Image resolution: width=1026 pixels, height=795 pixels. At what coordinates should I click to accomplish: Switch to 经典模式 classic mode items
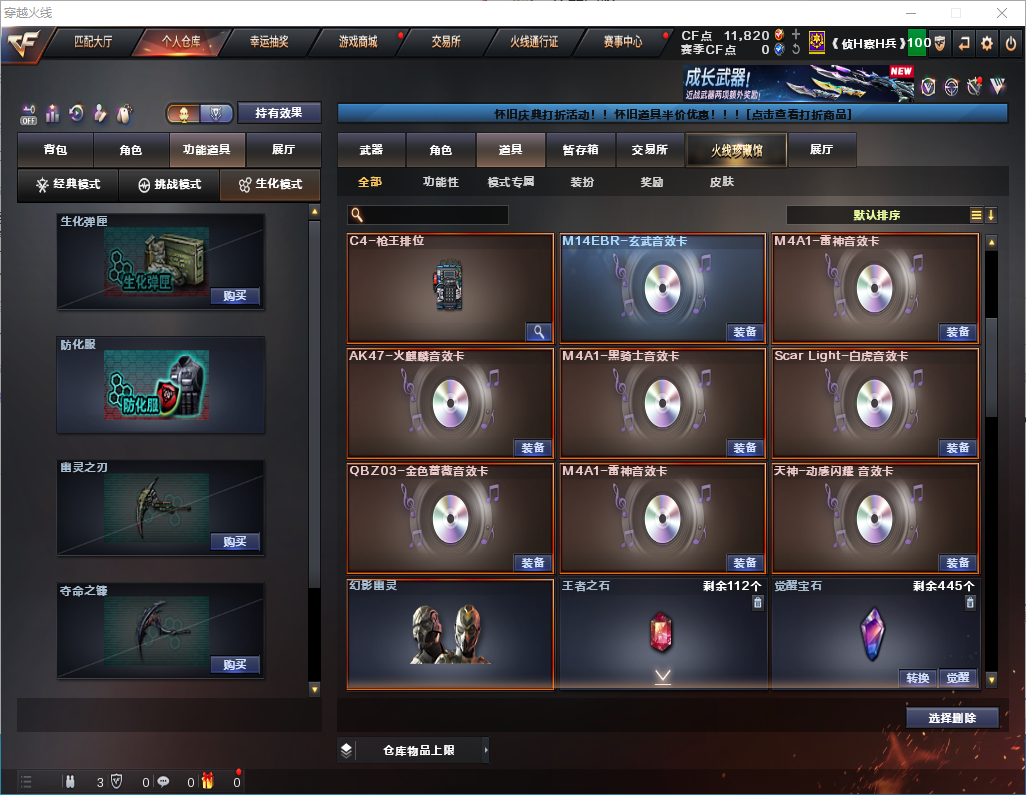click(68, 184)
